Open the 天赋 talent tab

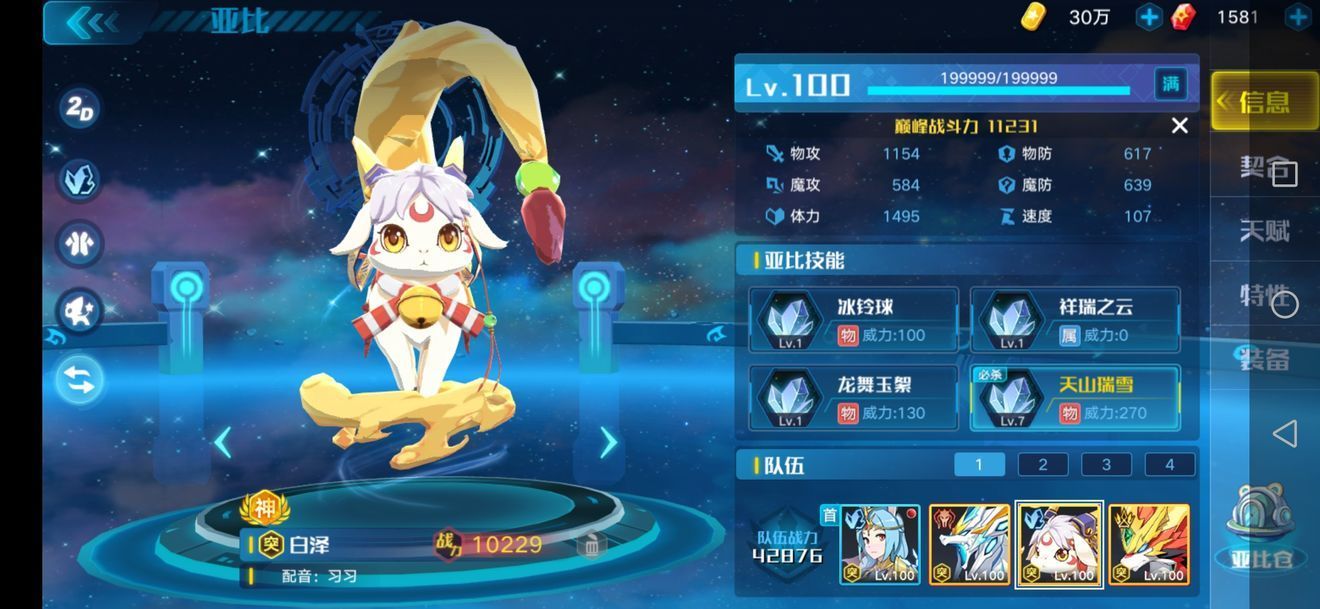point(1264,231)
